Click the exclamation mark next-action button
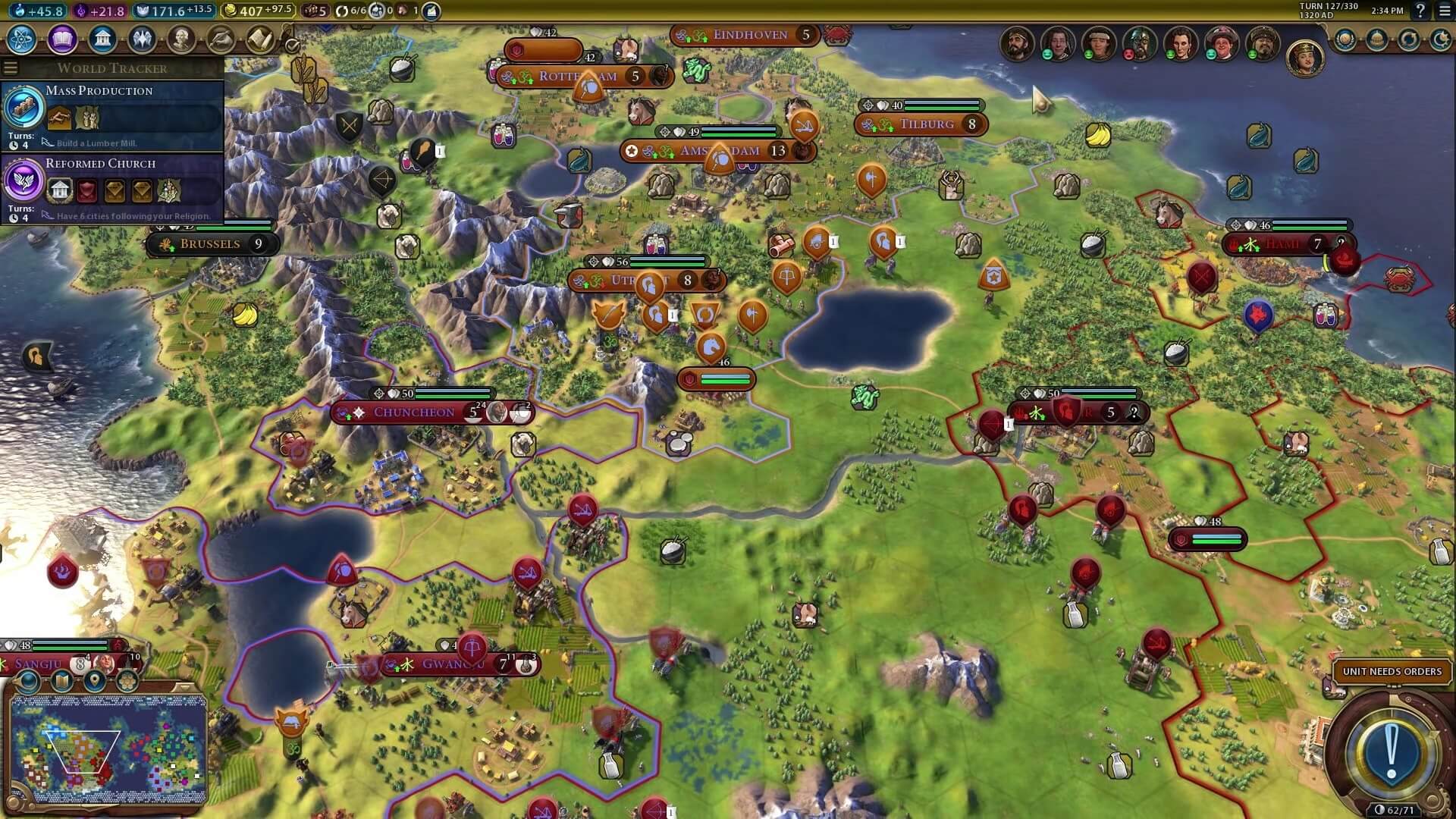This screenshot has height=819, width=1456. (x=1391, y=753)
